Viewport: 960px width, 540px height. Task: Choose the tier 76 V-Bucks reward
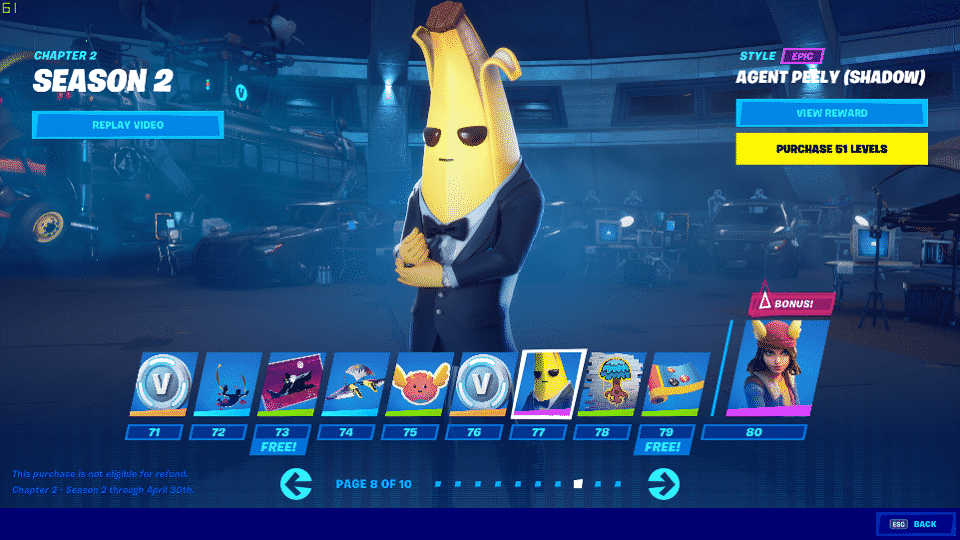coord(482,383)
